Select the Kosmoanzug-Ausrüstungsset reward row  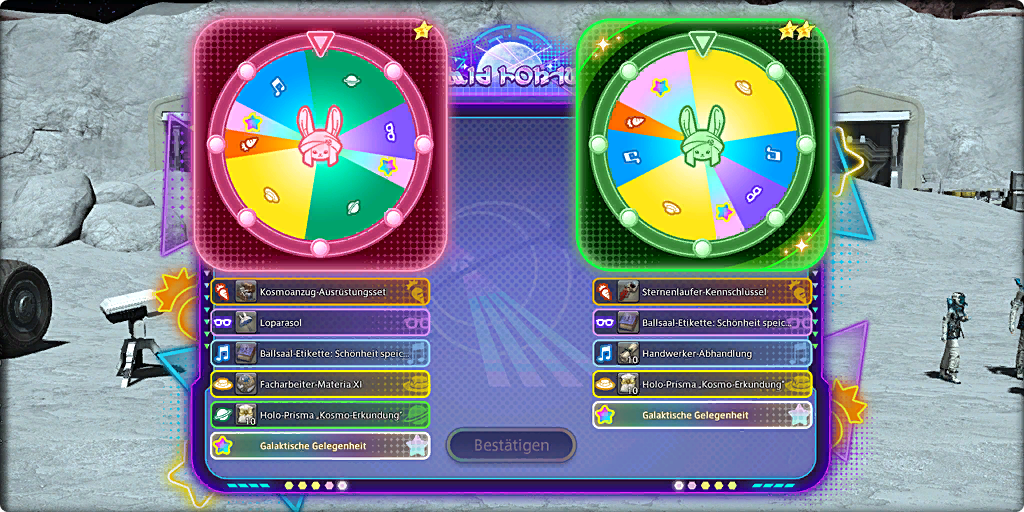tap(320, 292)
